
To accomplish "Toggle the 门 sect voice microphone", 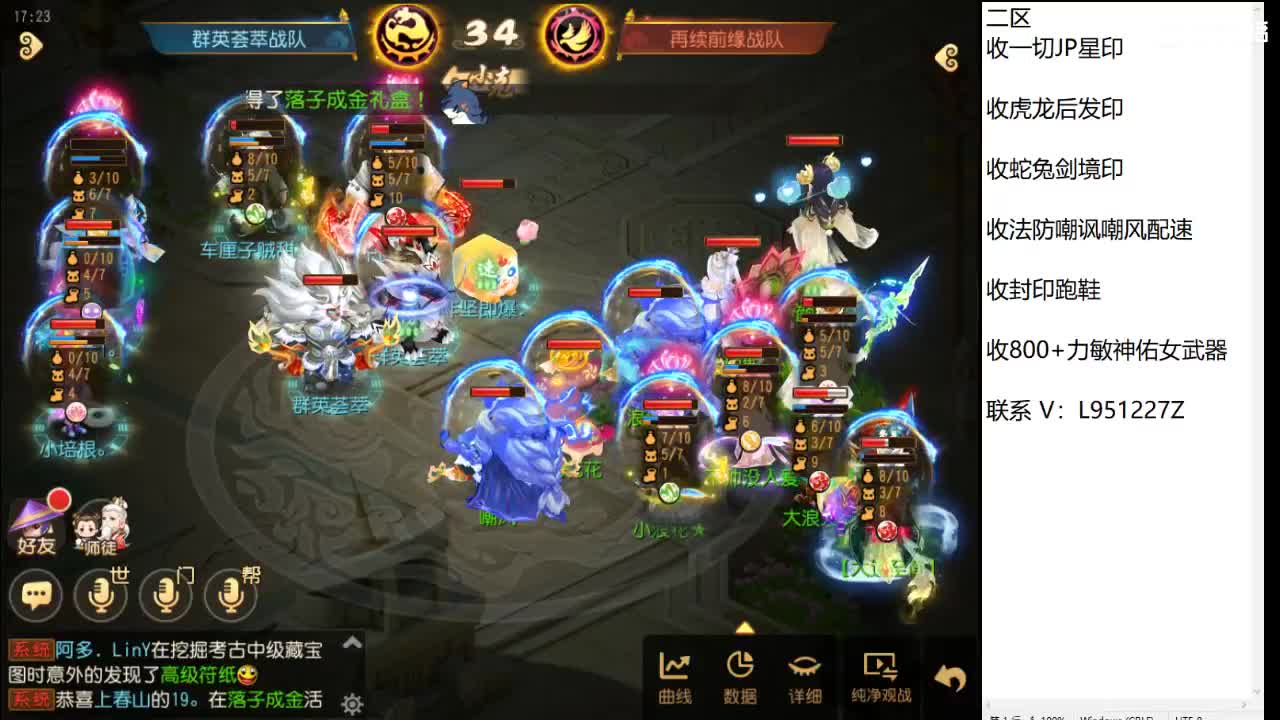I will point(166,595).
